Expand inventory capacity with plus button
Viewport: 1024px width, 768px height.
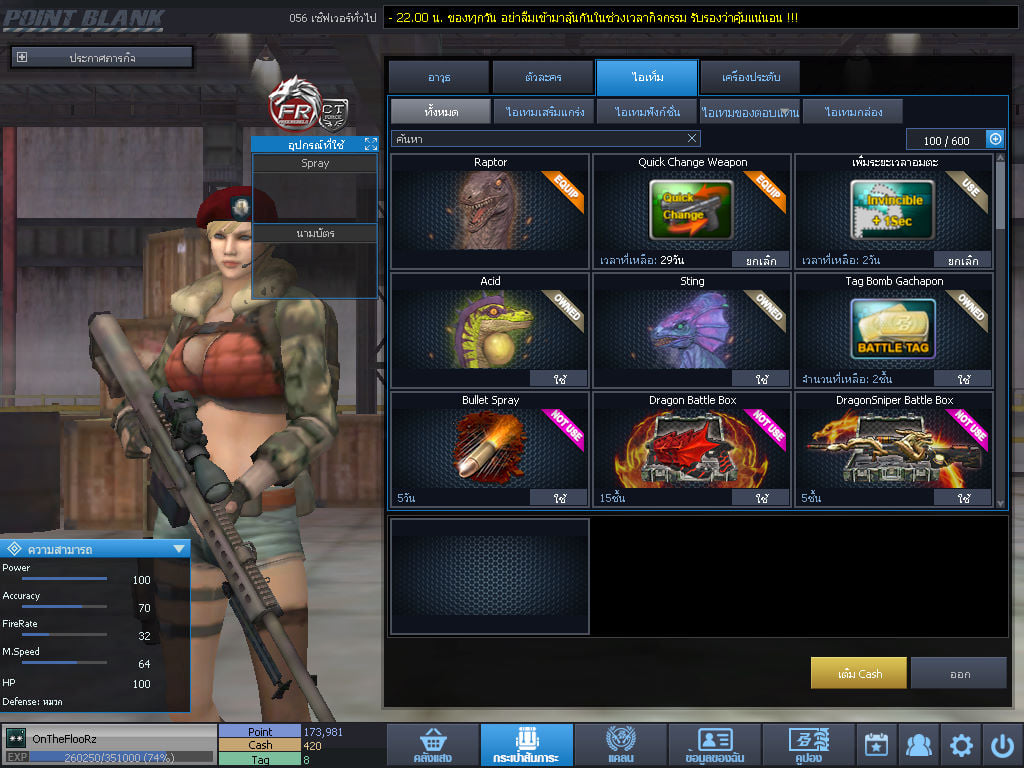point(995,140)
